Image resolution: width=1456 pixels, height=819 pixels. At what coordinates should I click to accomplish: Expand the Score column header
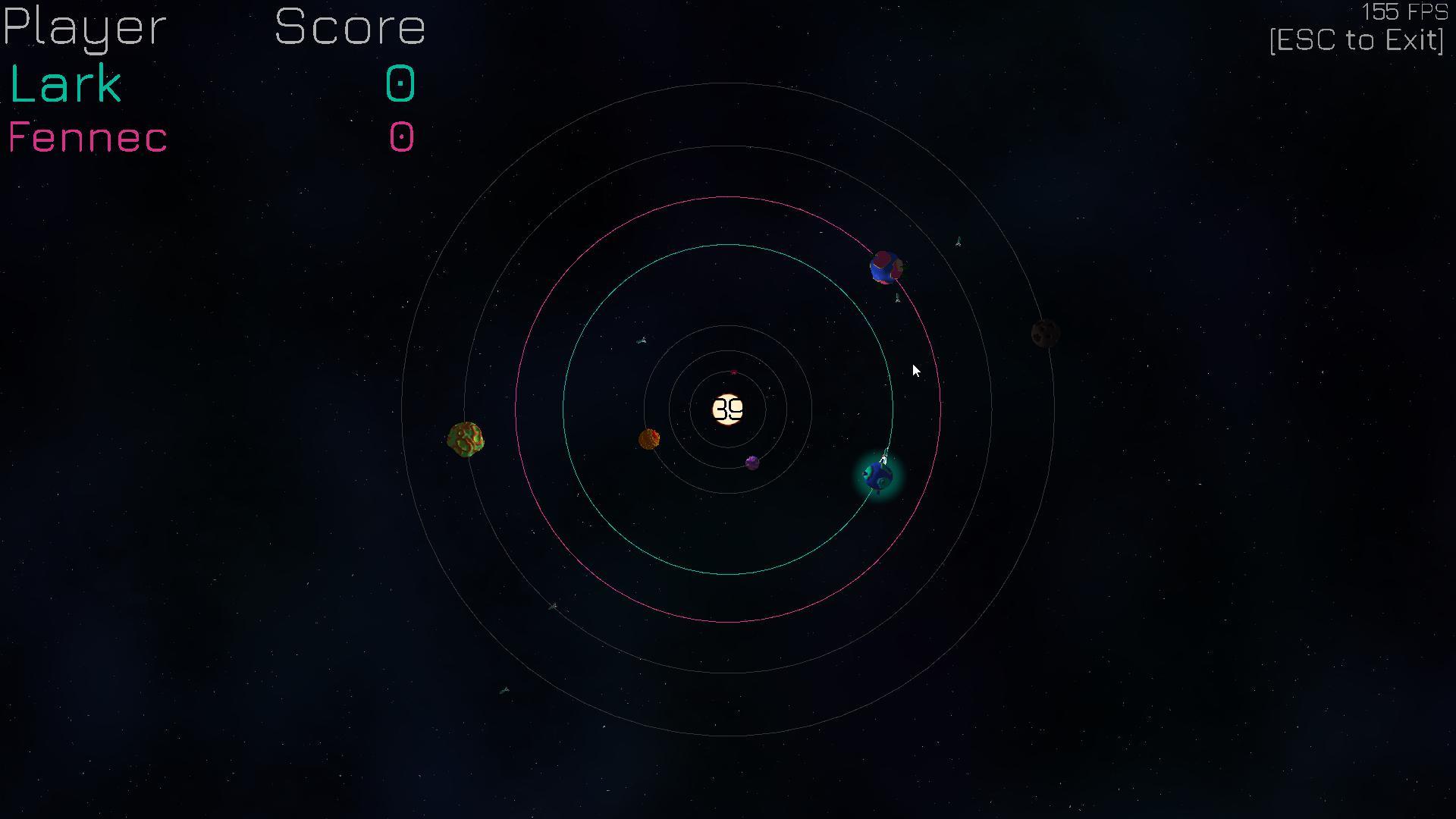coord(351,27)
